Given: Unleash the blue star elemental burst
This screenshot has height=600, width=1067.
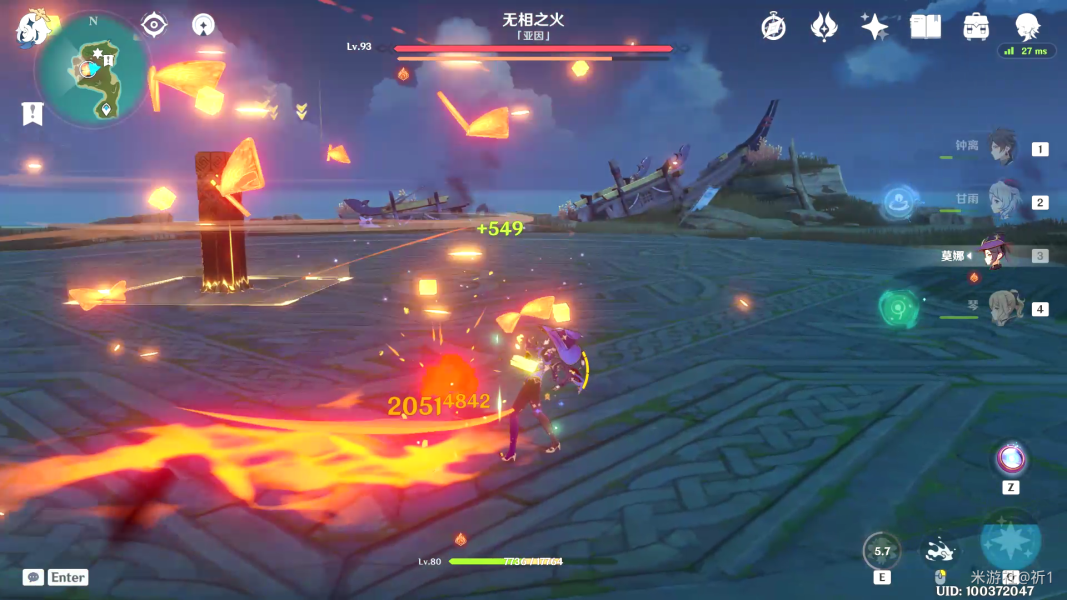Looking at the screenshot, I should point(1010,541).
